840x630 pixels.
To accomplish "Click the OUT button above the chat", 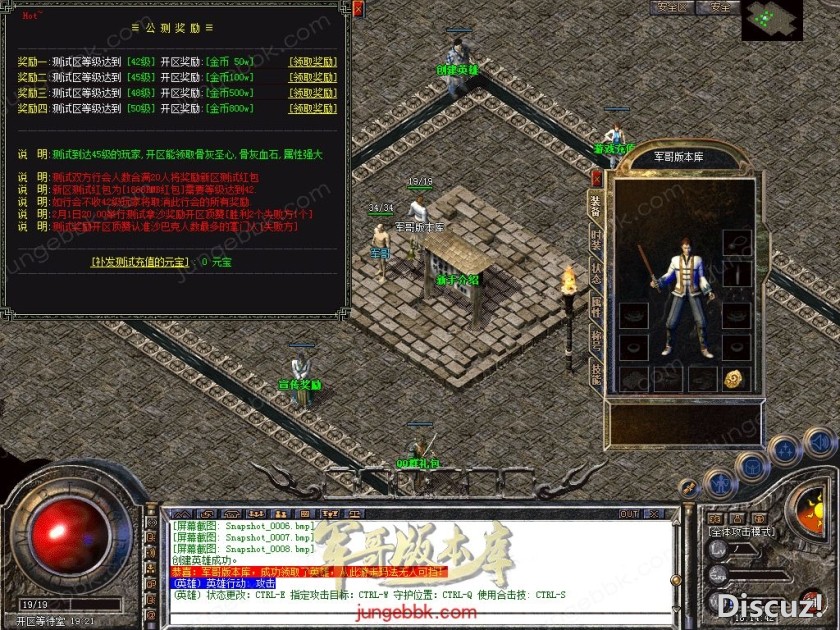I will tap(629, 514).
